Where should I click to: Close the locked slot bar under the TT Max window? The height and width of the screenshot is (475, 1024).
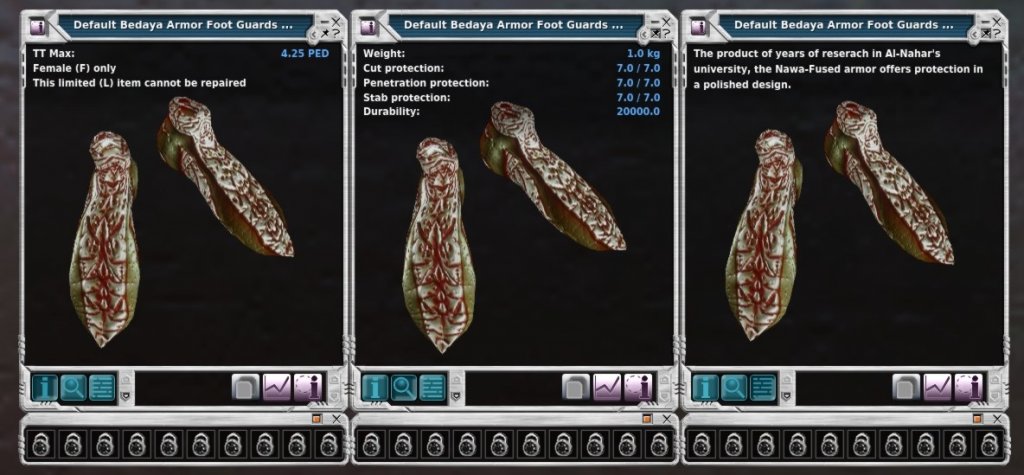click(x=336, y=419)
